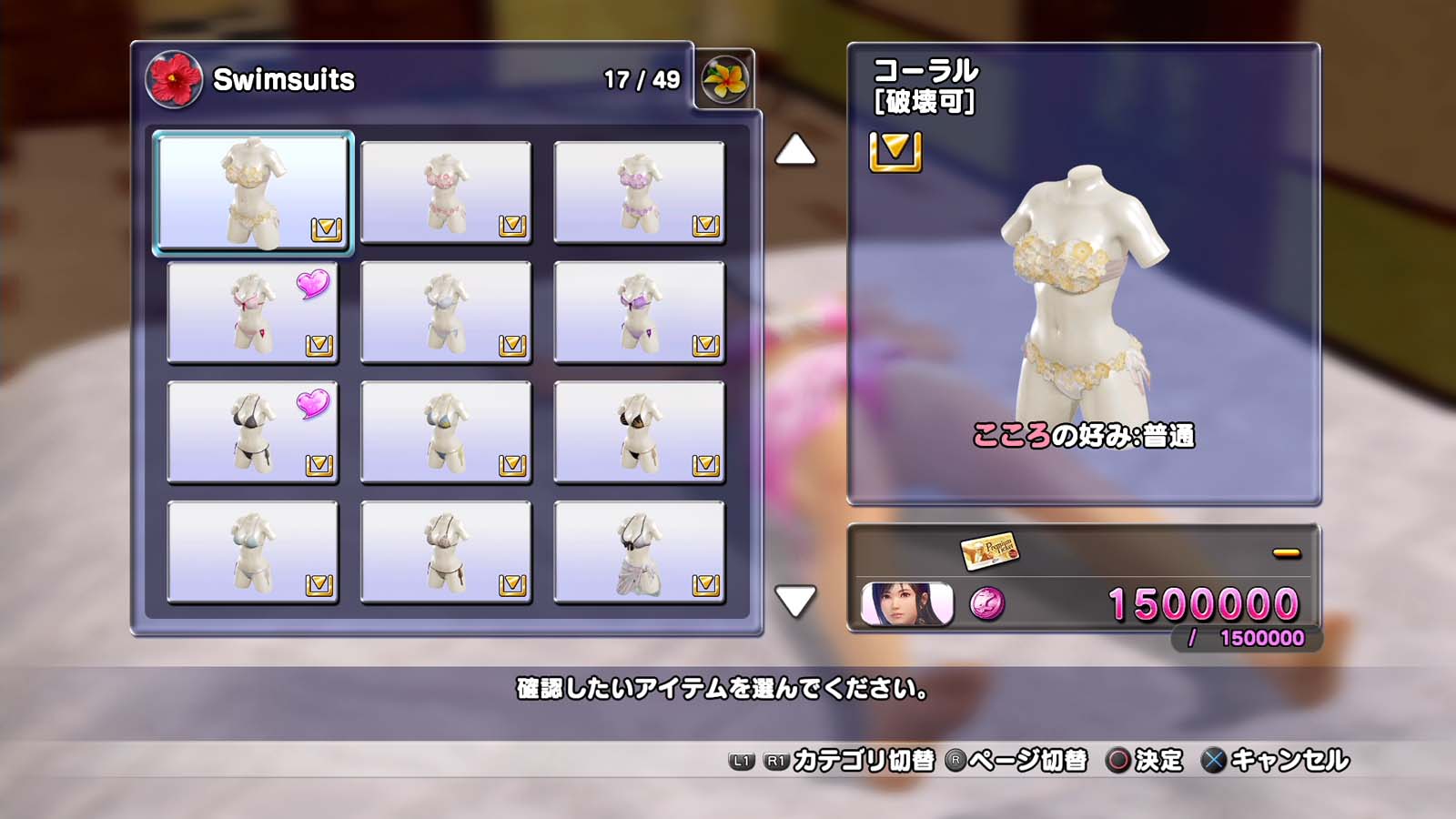This screenshot has width=1456, height=819.
Task: Select the swimsuit with the white sarong
Action: [639, 552]
